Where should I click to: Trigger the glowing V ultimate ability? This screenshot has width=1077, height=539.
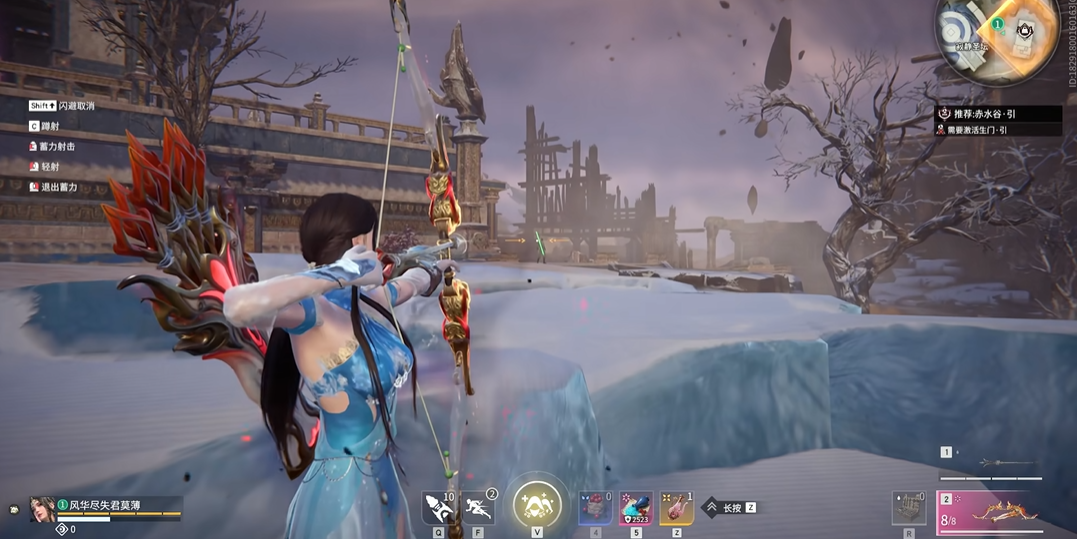(x=537, y=505)
